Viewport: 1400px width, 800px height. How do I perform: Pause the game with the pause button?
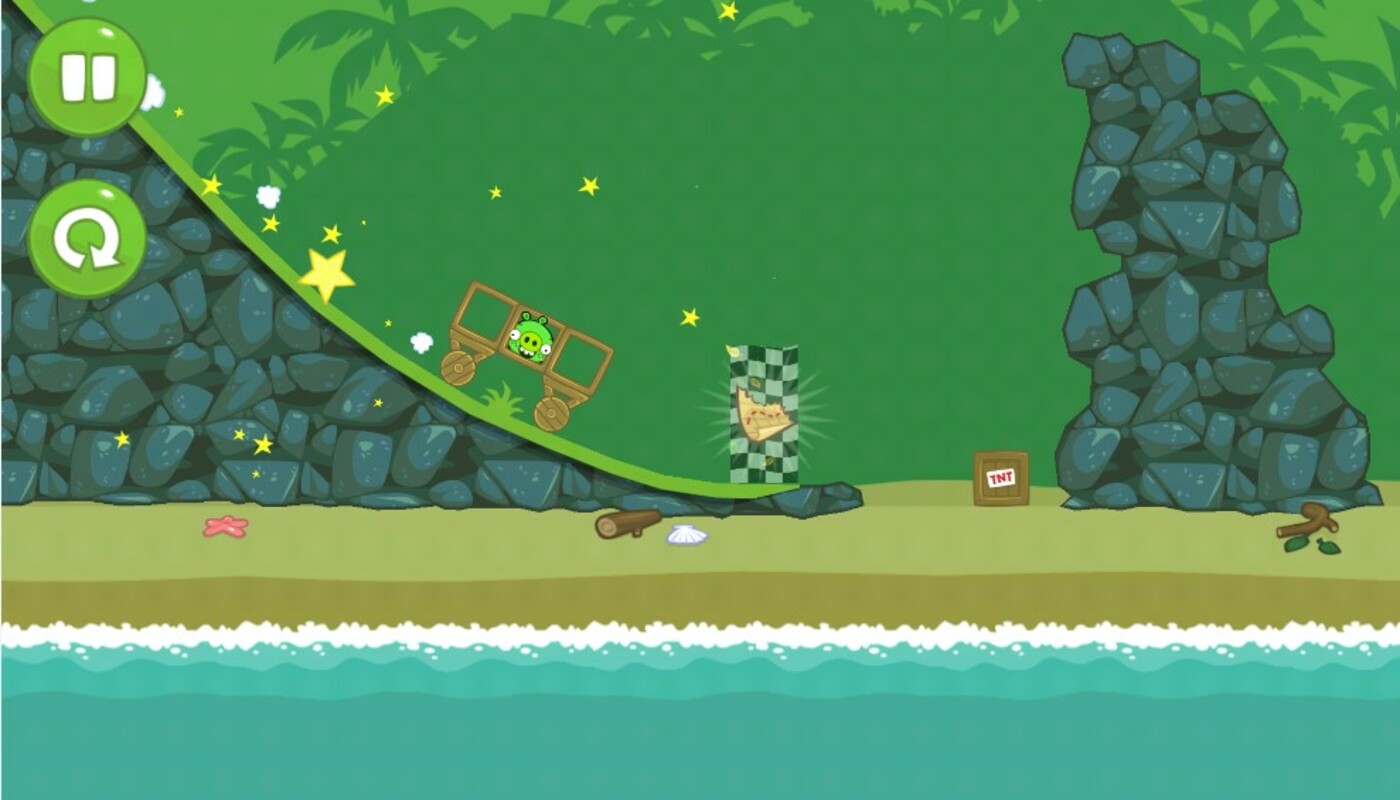point(87,77)
